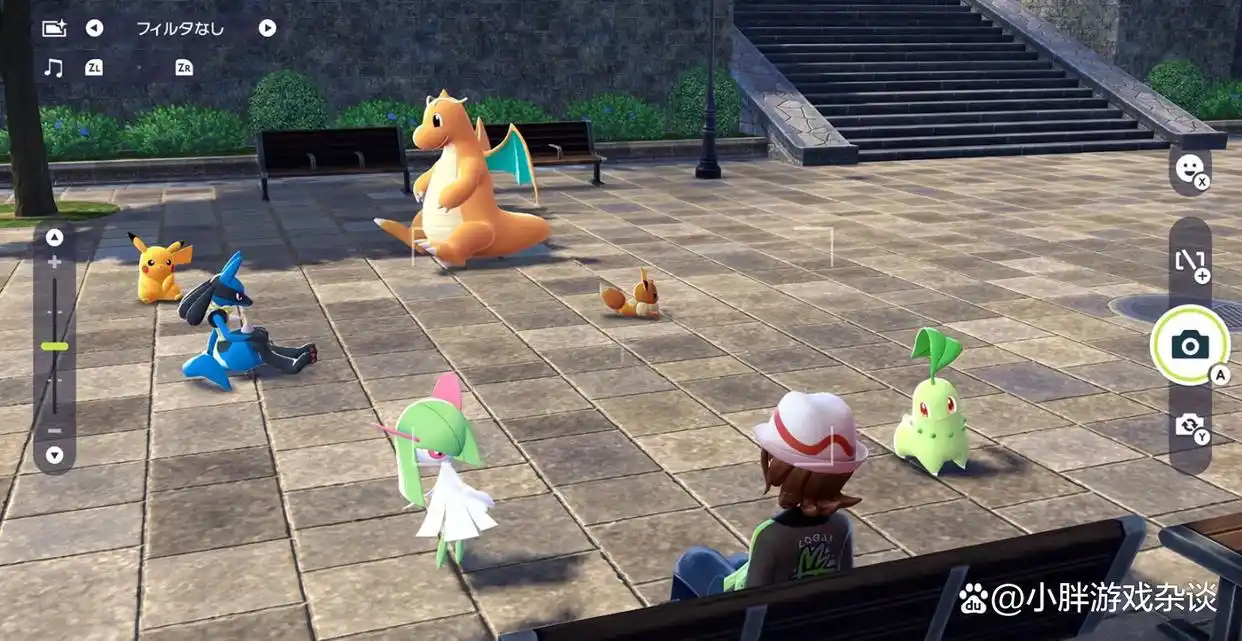Image resolution: width=1242 pixels, height=641 pixels.
Task: Click the zoom slider's up arrow button
Action: pyautogui.click(x=55, y=238)
